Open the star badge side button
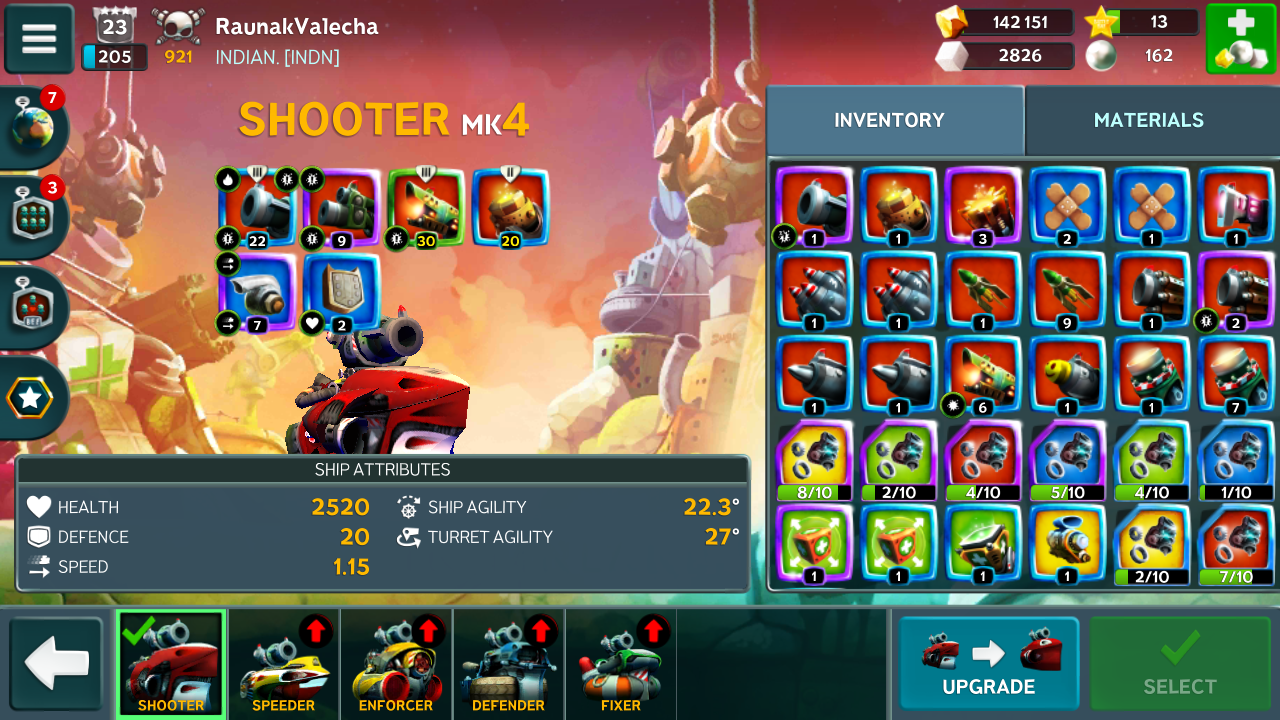 [31, 398]
